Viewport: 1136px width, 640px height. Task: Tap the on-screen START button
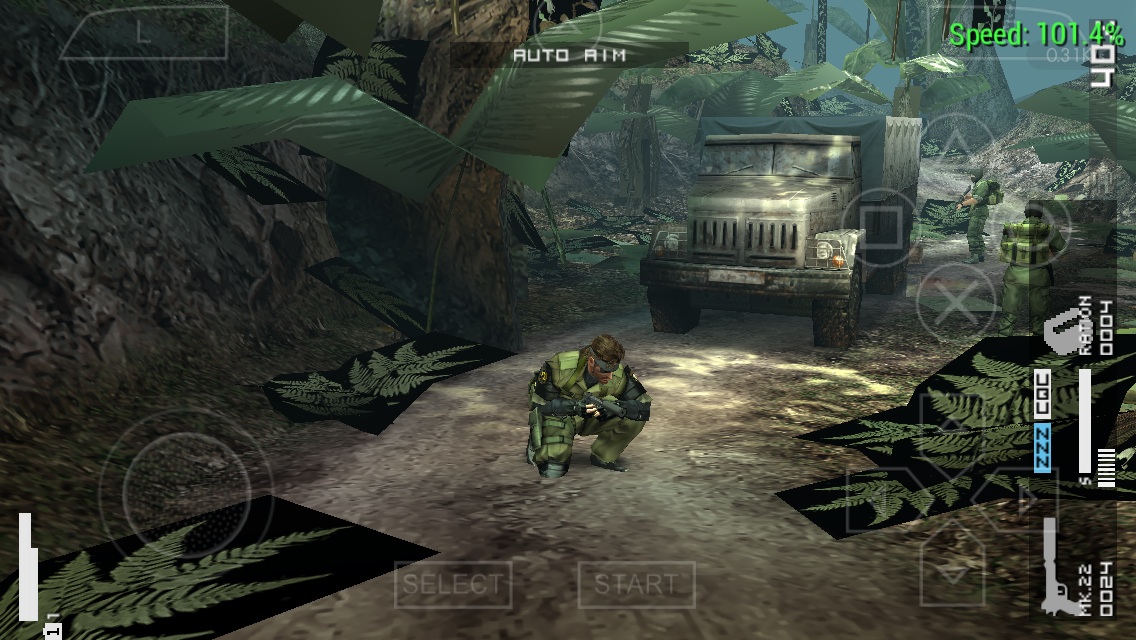(636, 585)
